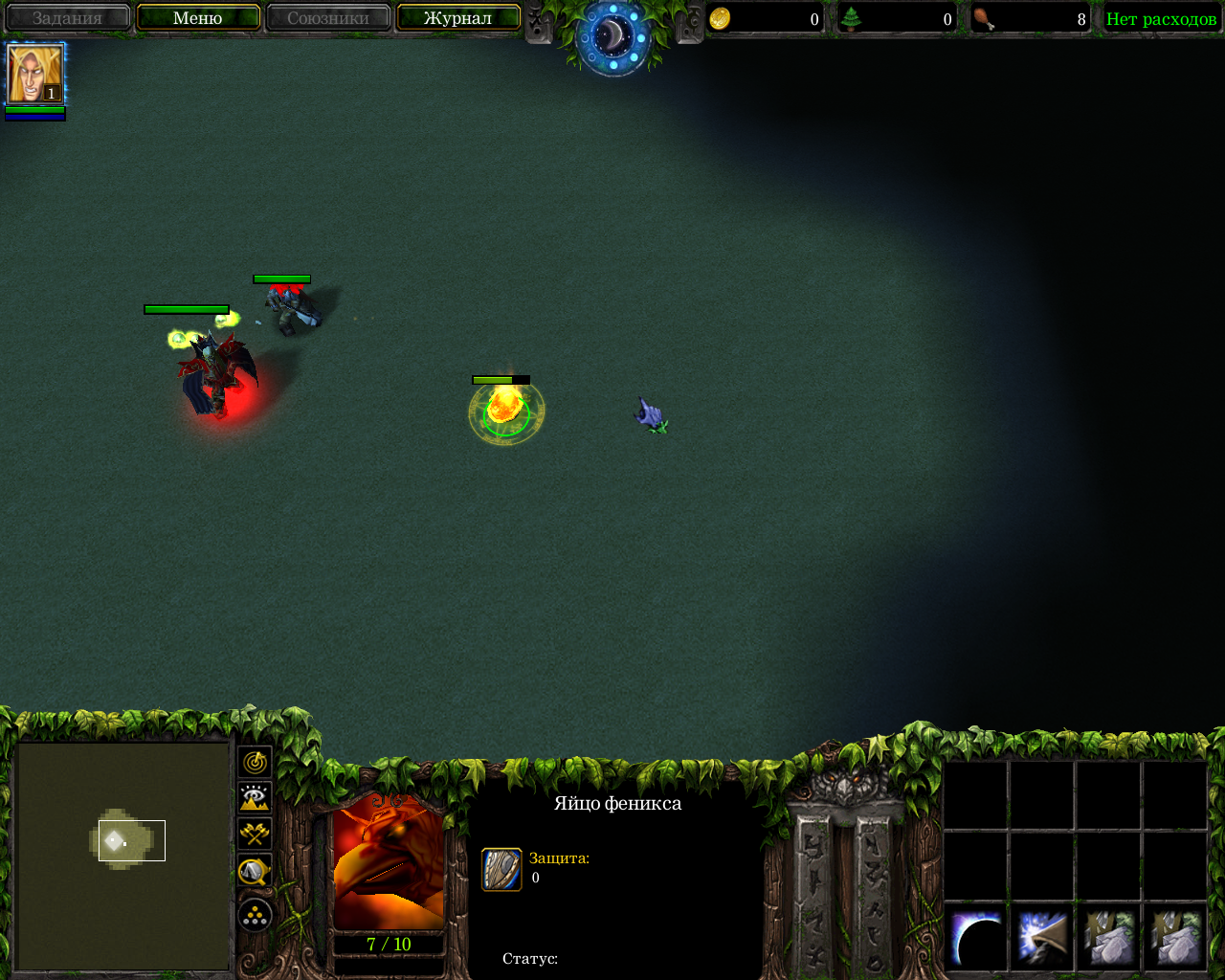The image size is (1225, 980).
Task: Open the Меню button
Action: point(198,18)
